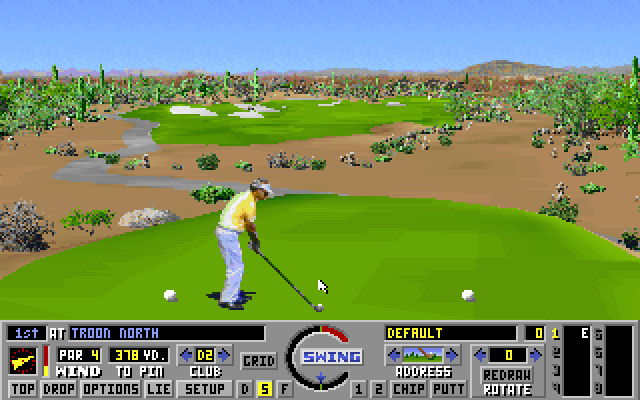
Task: Open the OPTIONS menu
Action: pyautogui.click(x=110, y=389)
